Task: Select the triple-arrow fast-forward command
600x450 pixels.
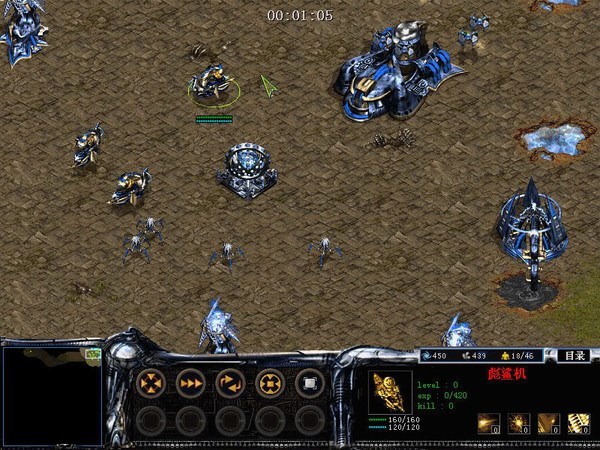Action: pos(191,382)
